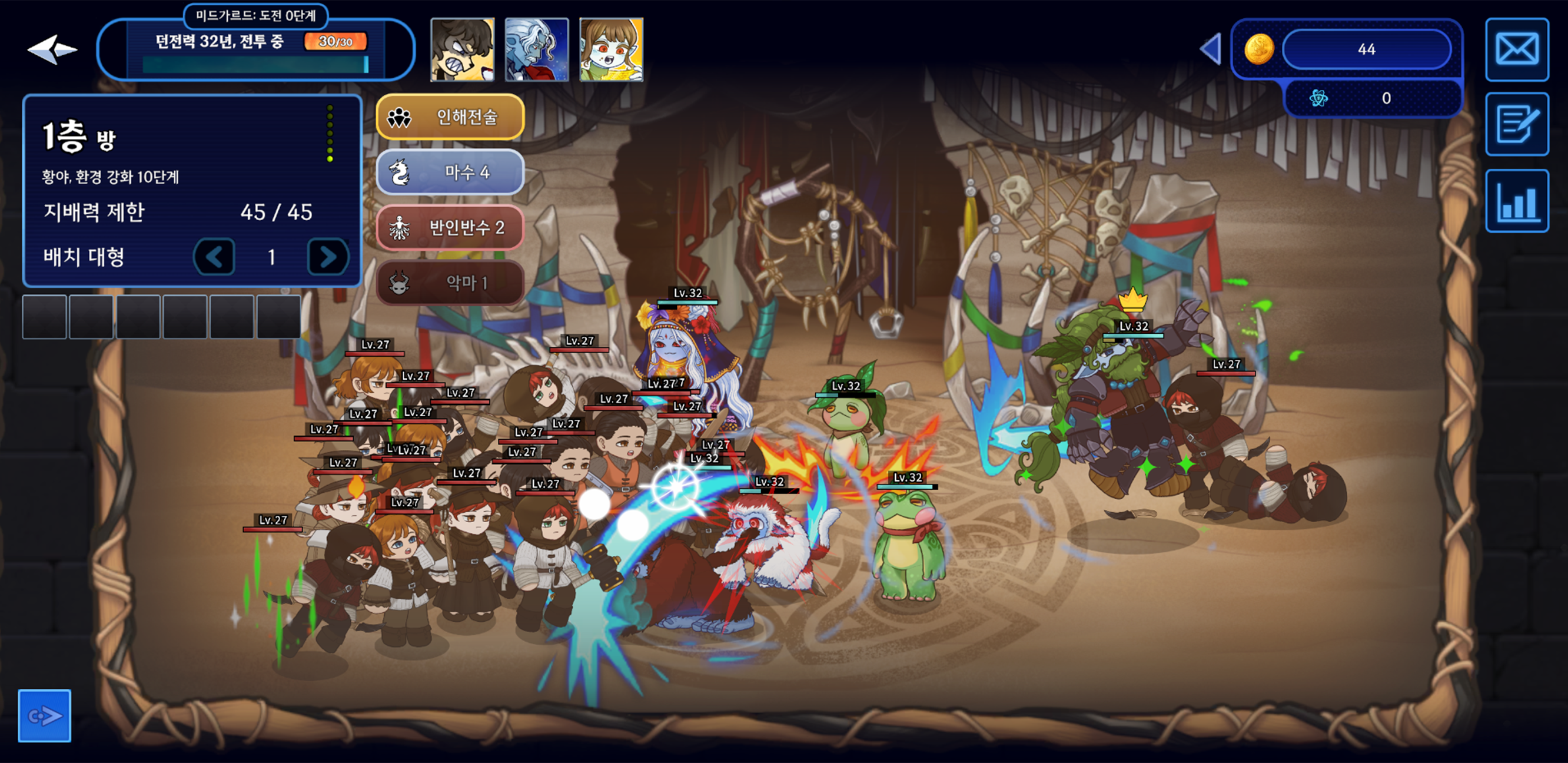Image resolution: width=1568 pixels, height=763 pixels.
Task: Select the goblin hero portrait at the top
Action: pyautogui.click(x=611, y=50)
